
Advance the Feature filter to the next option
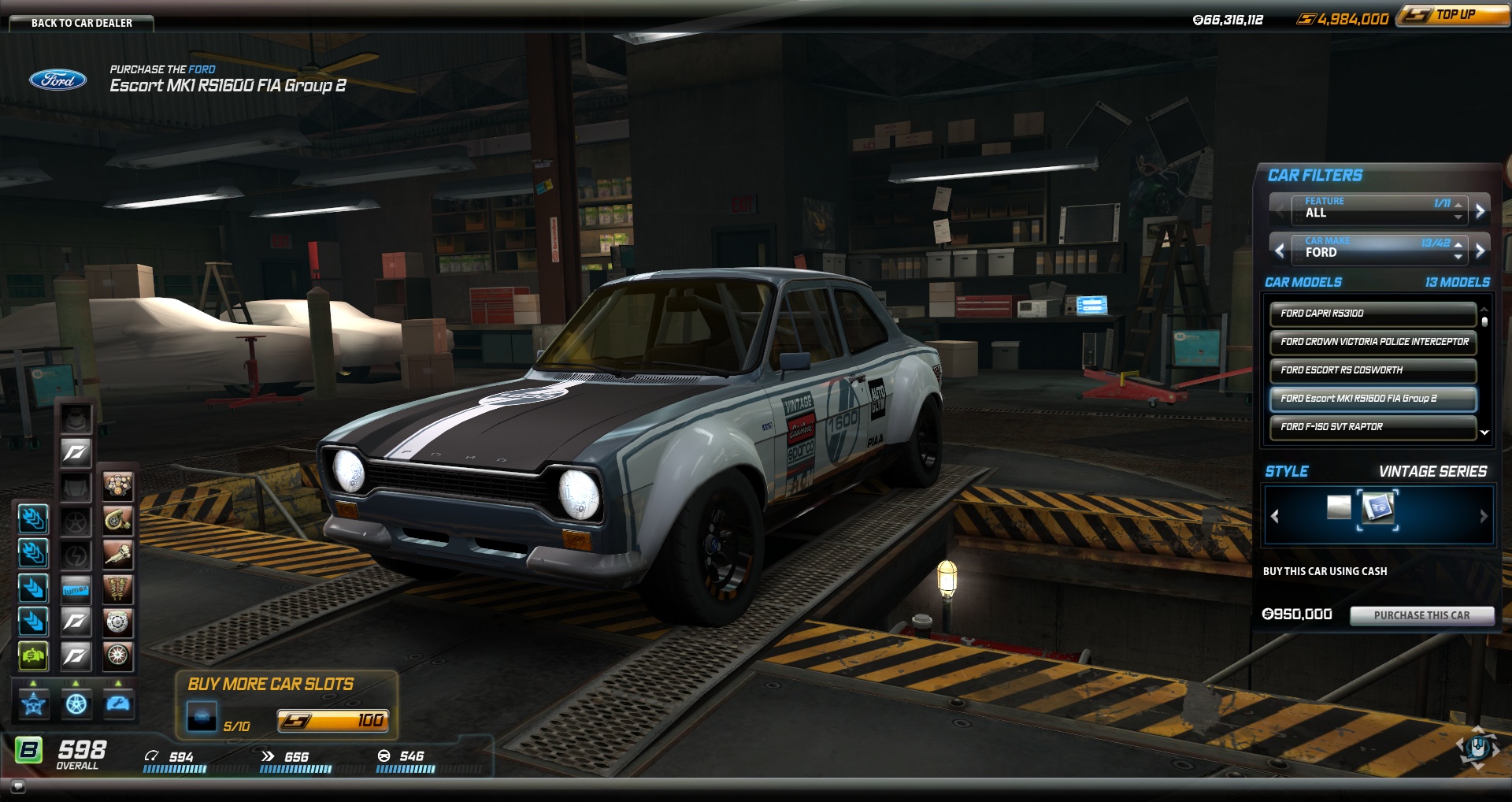[x=1480, y=210]
